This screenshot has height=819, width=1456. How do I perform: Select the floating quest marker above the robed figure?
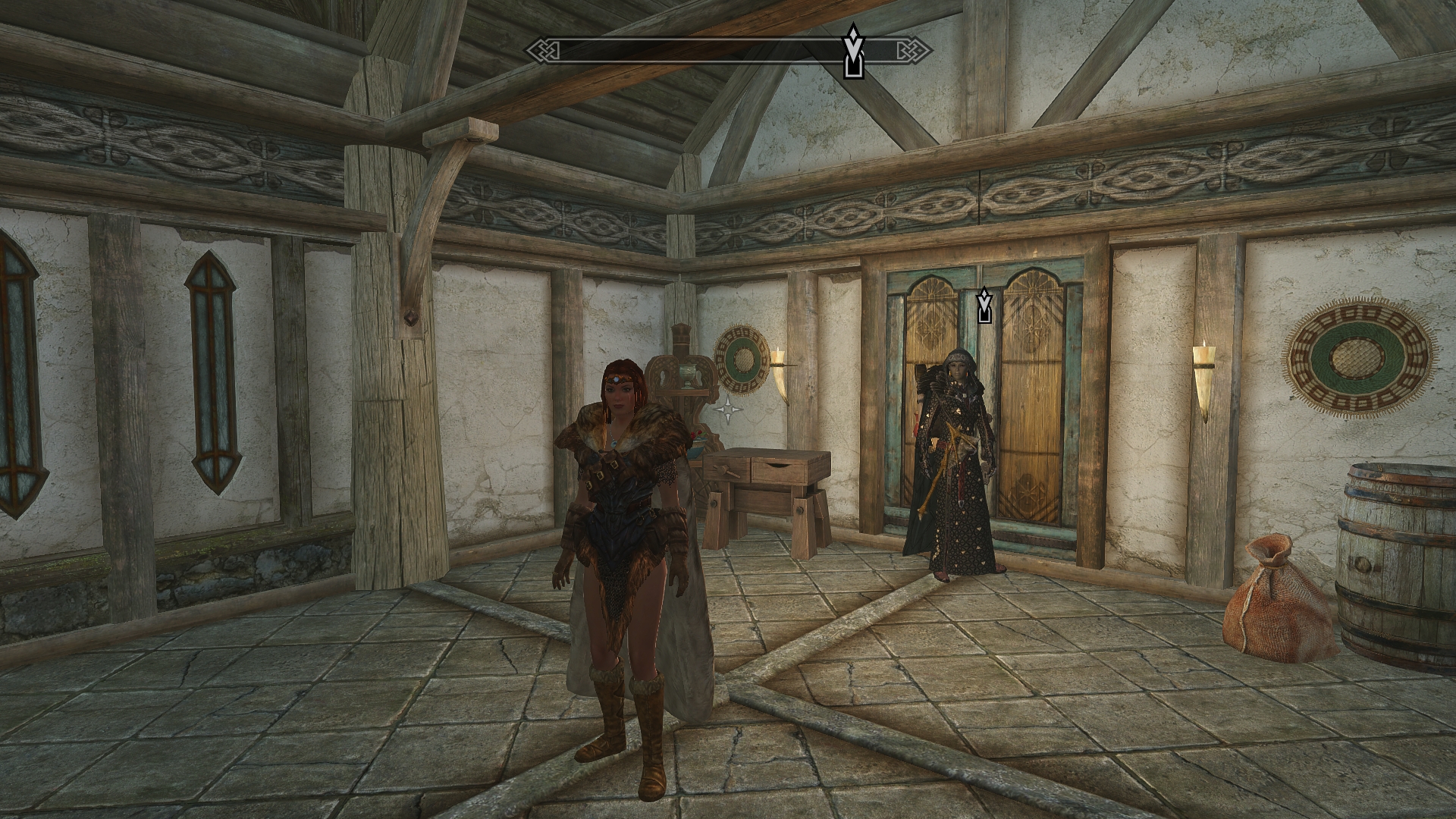point(984,305)
